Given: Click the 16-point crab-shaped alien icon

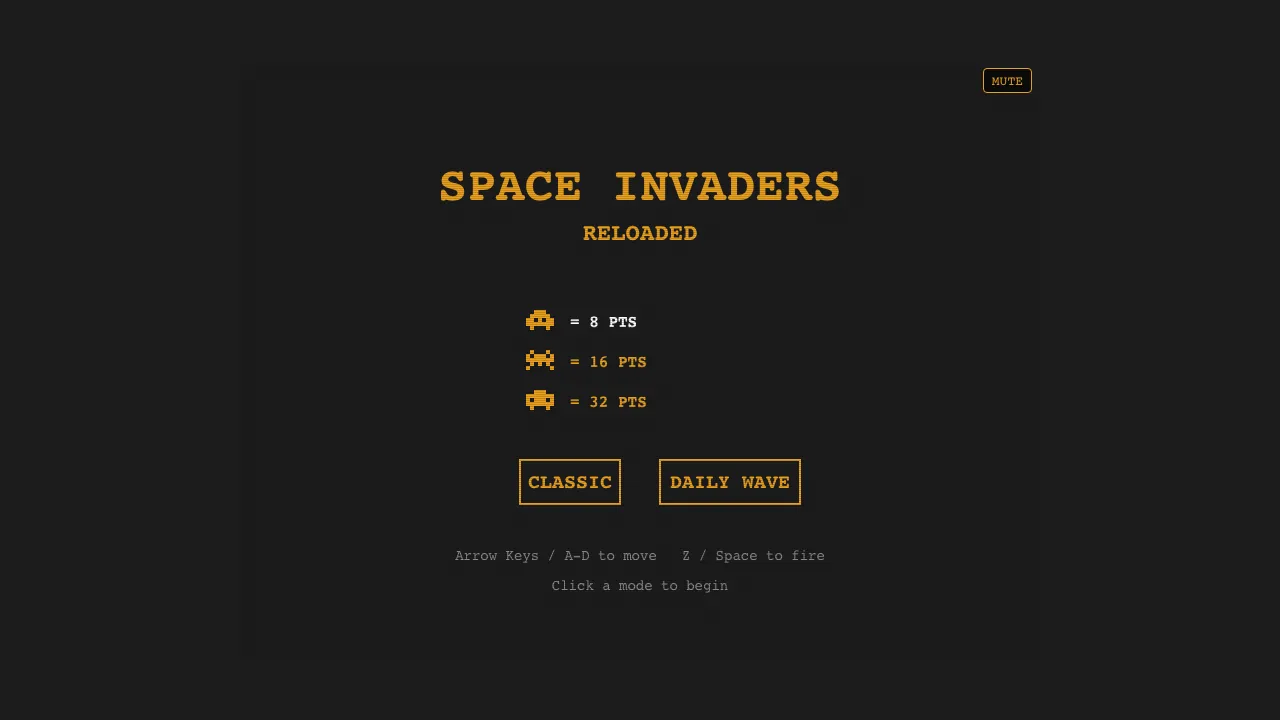Looking at the screenshot, I should [540, 361].
